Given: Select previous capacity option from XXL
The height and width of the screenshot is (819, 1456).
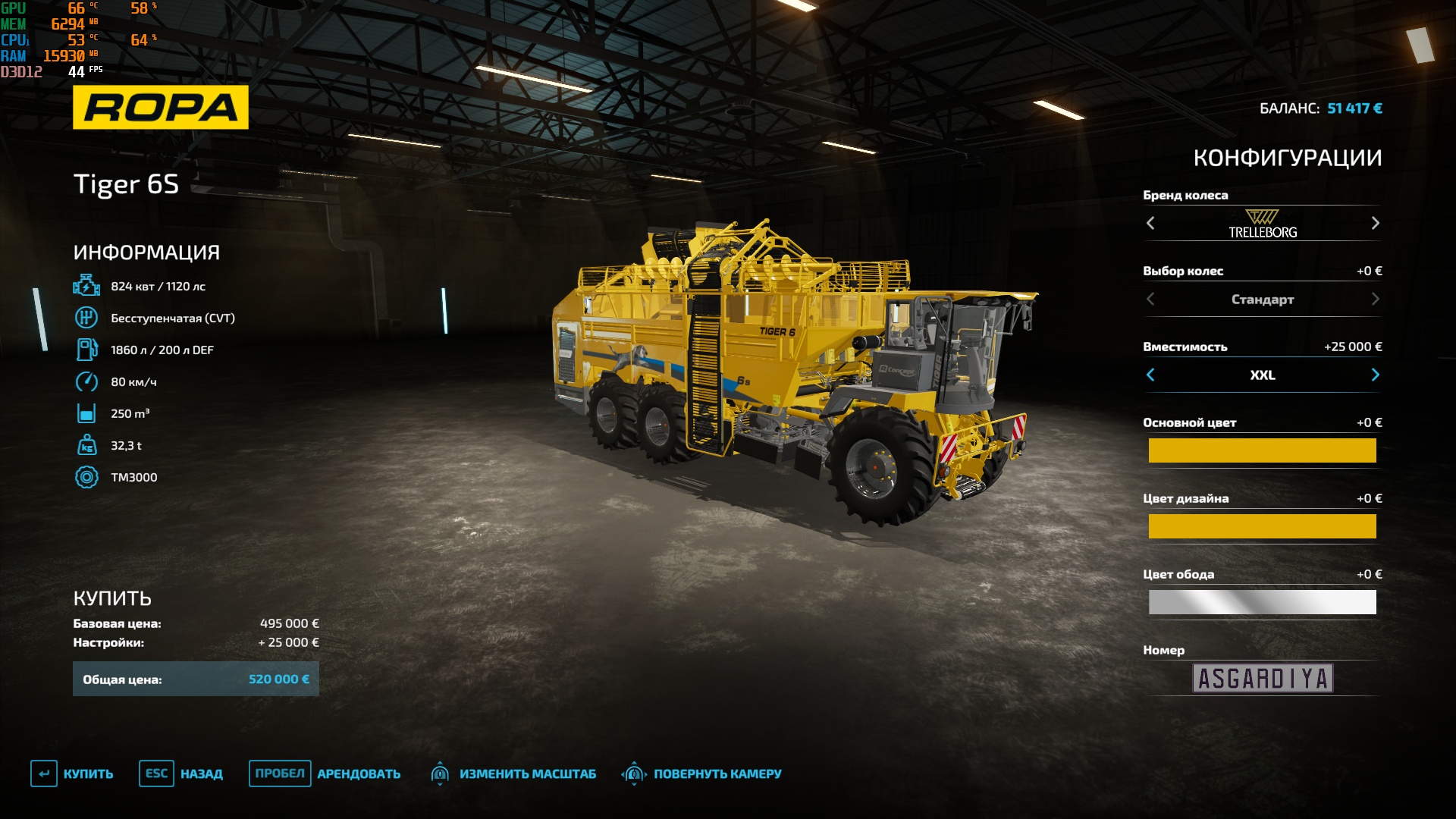Looking at the screenshot, I should pyautogui.click(x=1151, y=375).
